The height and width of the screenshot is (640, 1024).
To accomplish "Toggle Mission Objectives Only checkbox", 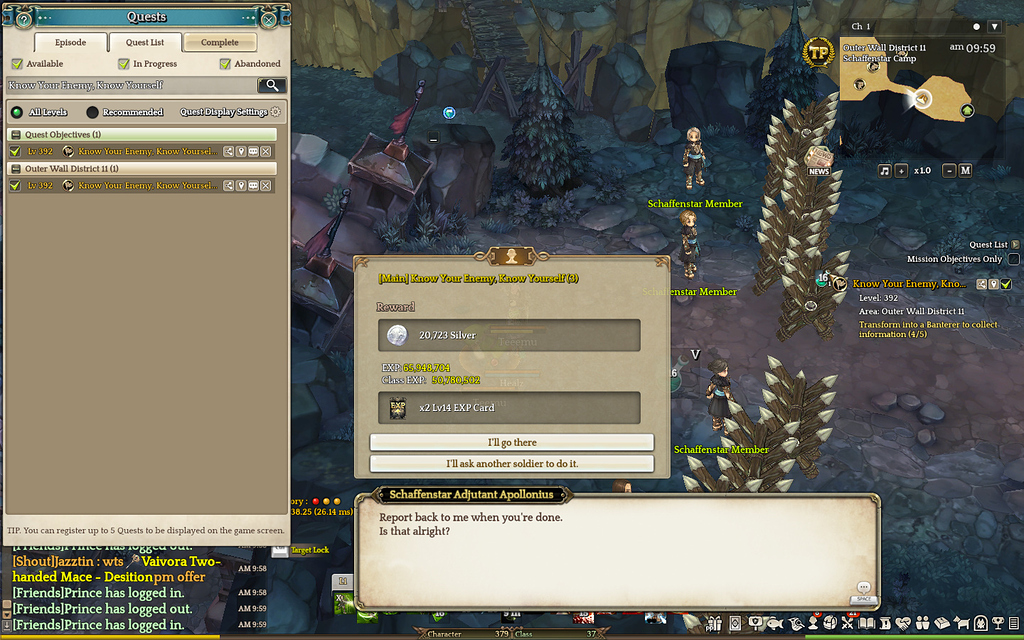I will (1014, 259).
